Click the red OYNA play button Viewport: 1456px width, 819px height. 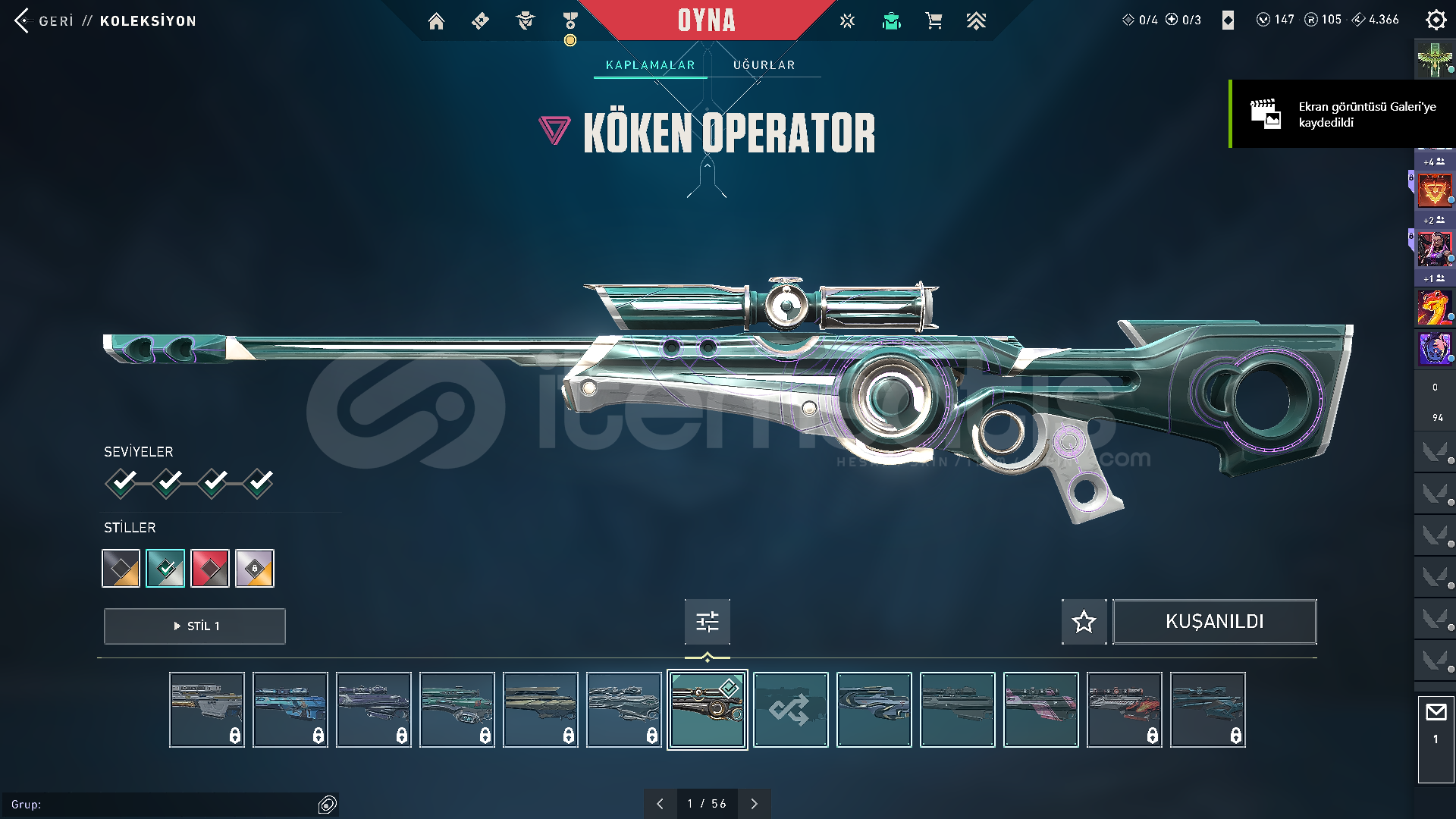click(706, 20)
